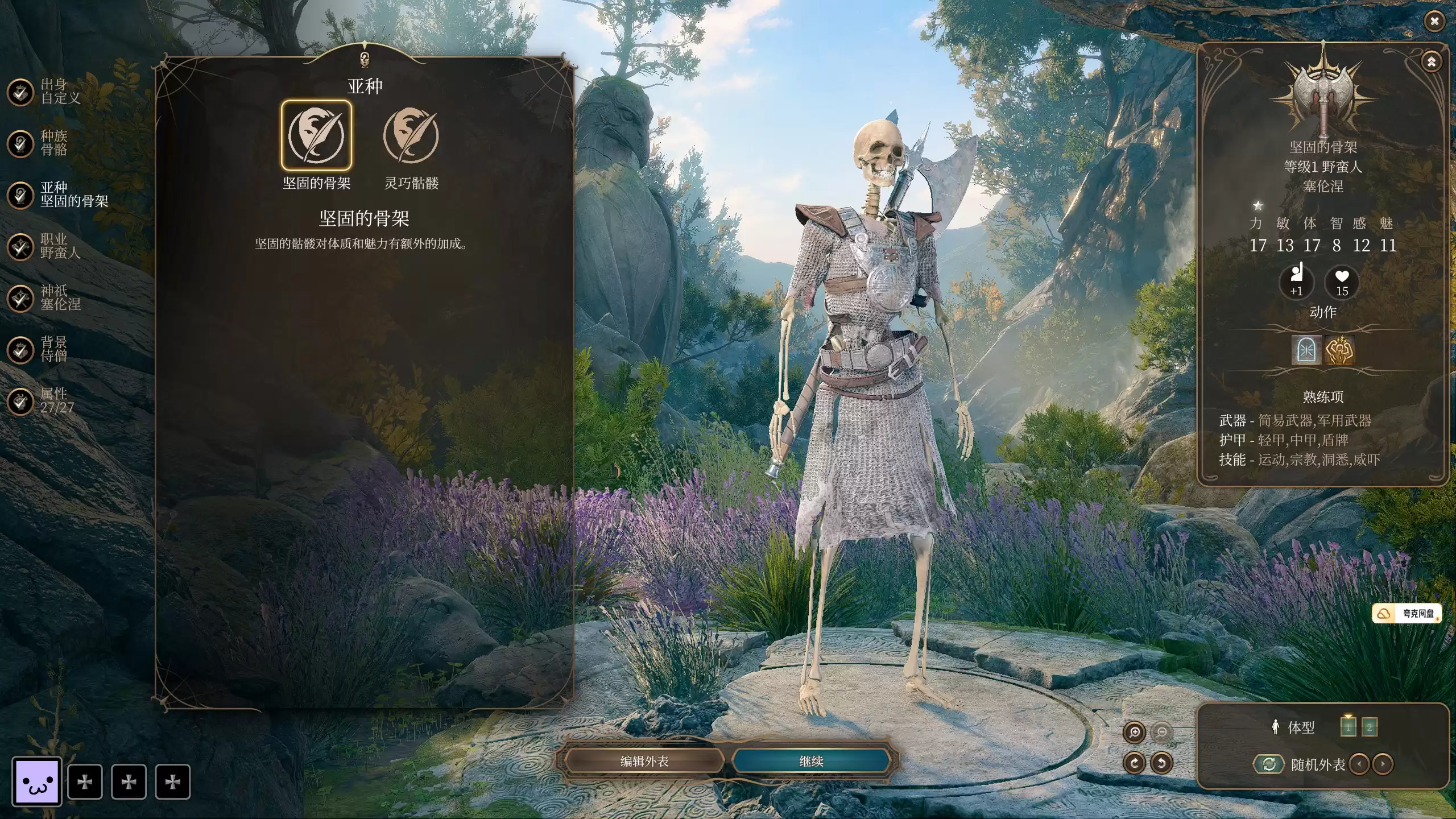Screen dimensions: 1456x819
Task: Rotate the character preview counterclockwise
Action: point(1161,763)
